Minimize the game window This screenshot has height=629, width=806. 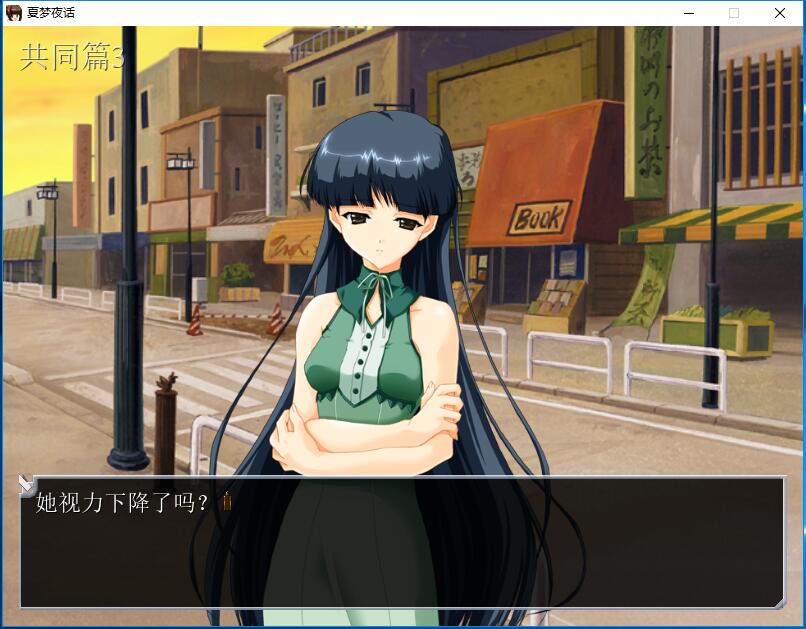point(689,13)
